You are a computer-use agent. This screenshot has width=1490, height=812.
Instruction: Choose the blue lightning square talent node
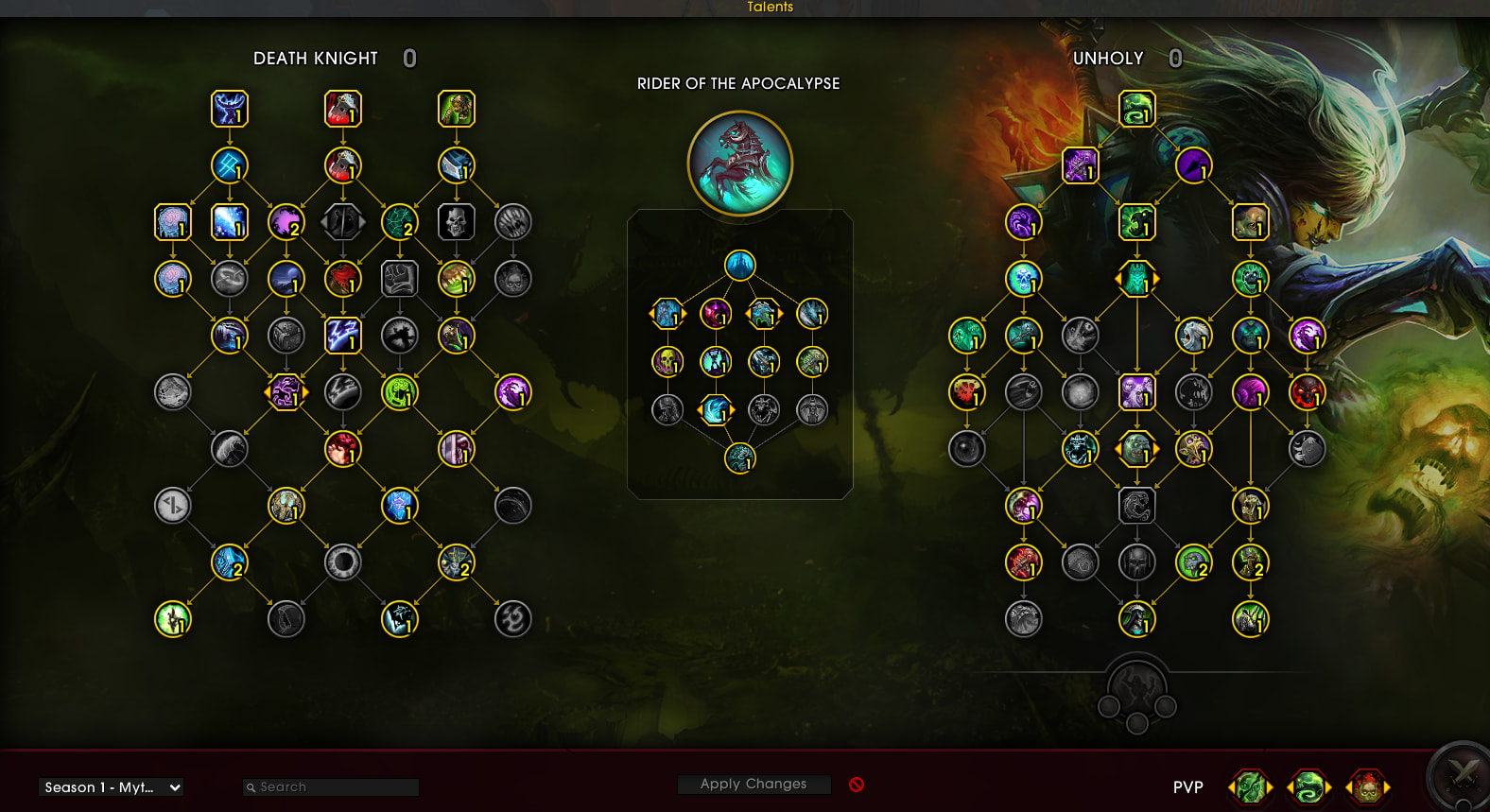342,336
